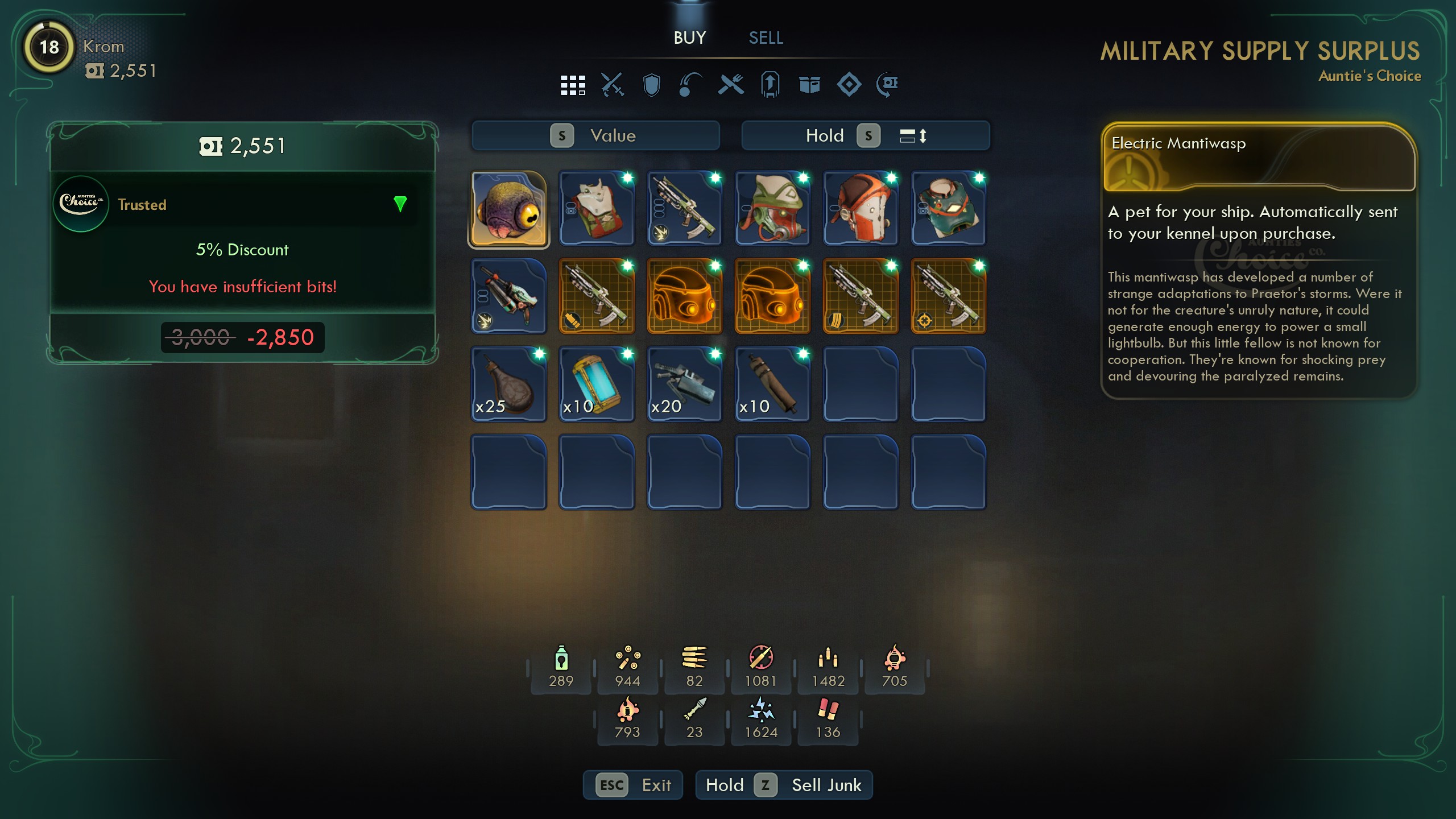Select the BUY tab
The height and width of the screenshot is (819, 1456).
pyautogui.click(x=689, y=38)
